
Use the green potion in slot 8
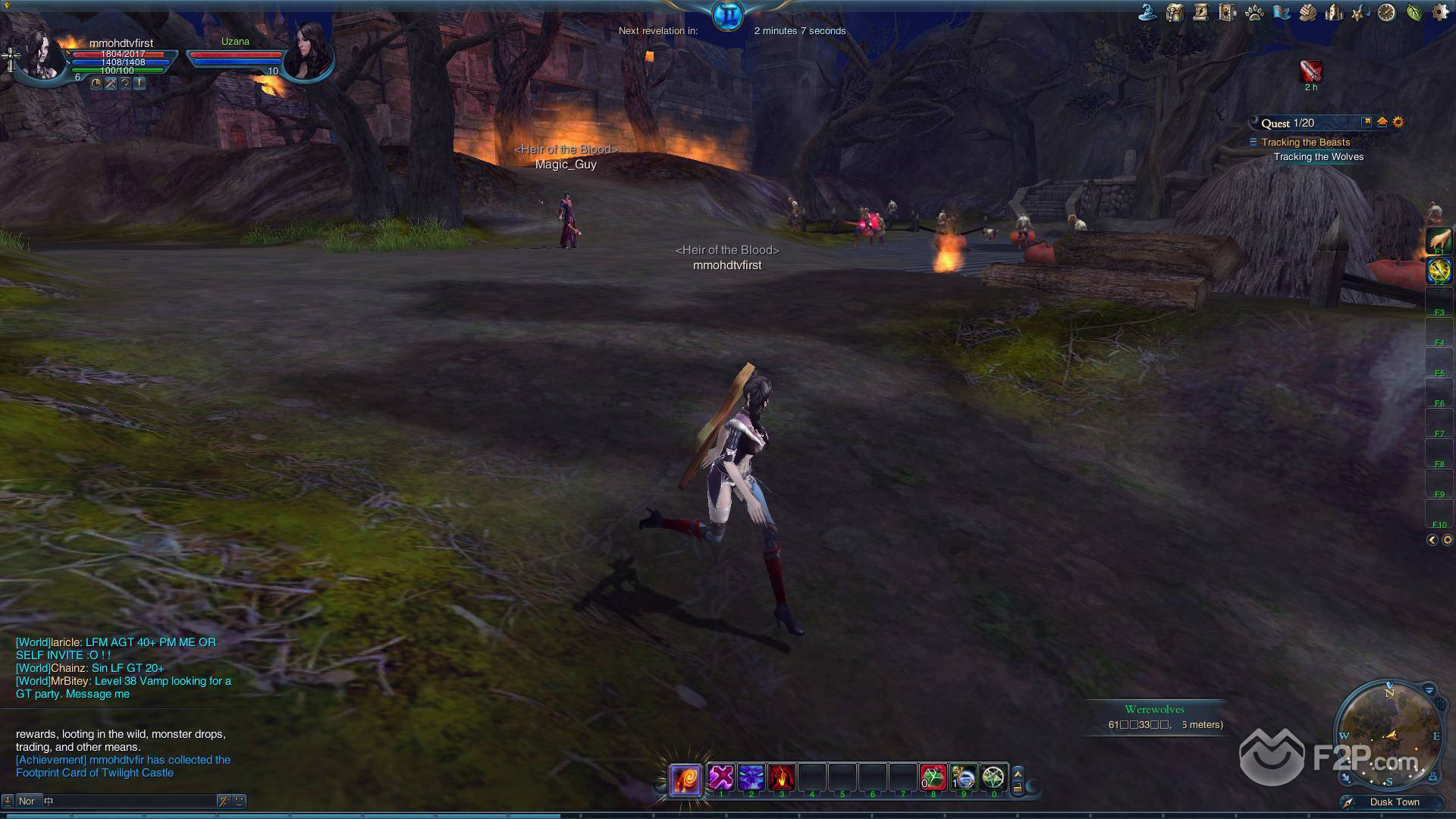point(934,777)
